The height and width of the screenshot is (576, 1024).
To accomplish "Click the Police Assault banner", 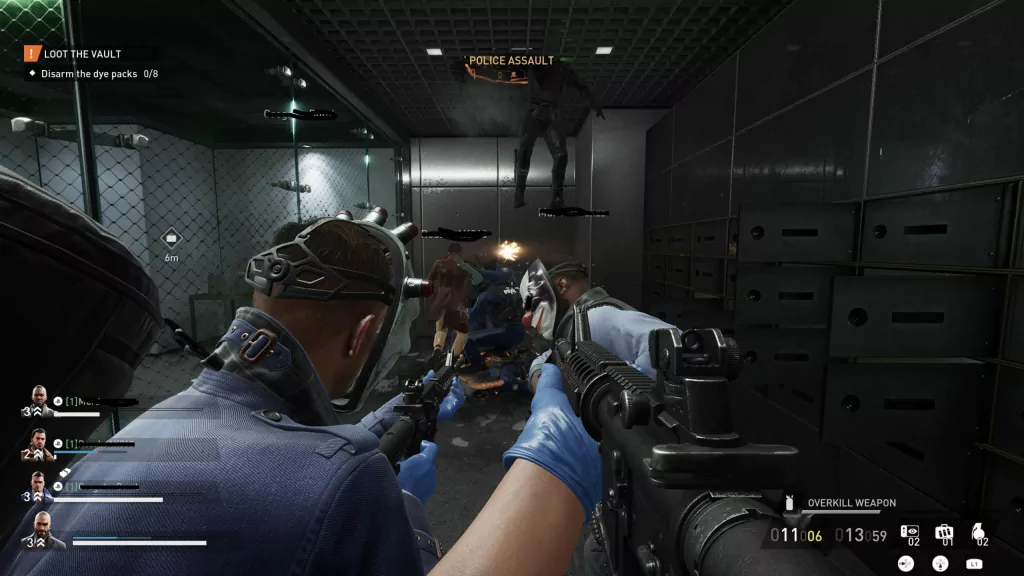I will pyautogui.click(x=511, y=61).
